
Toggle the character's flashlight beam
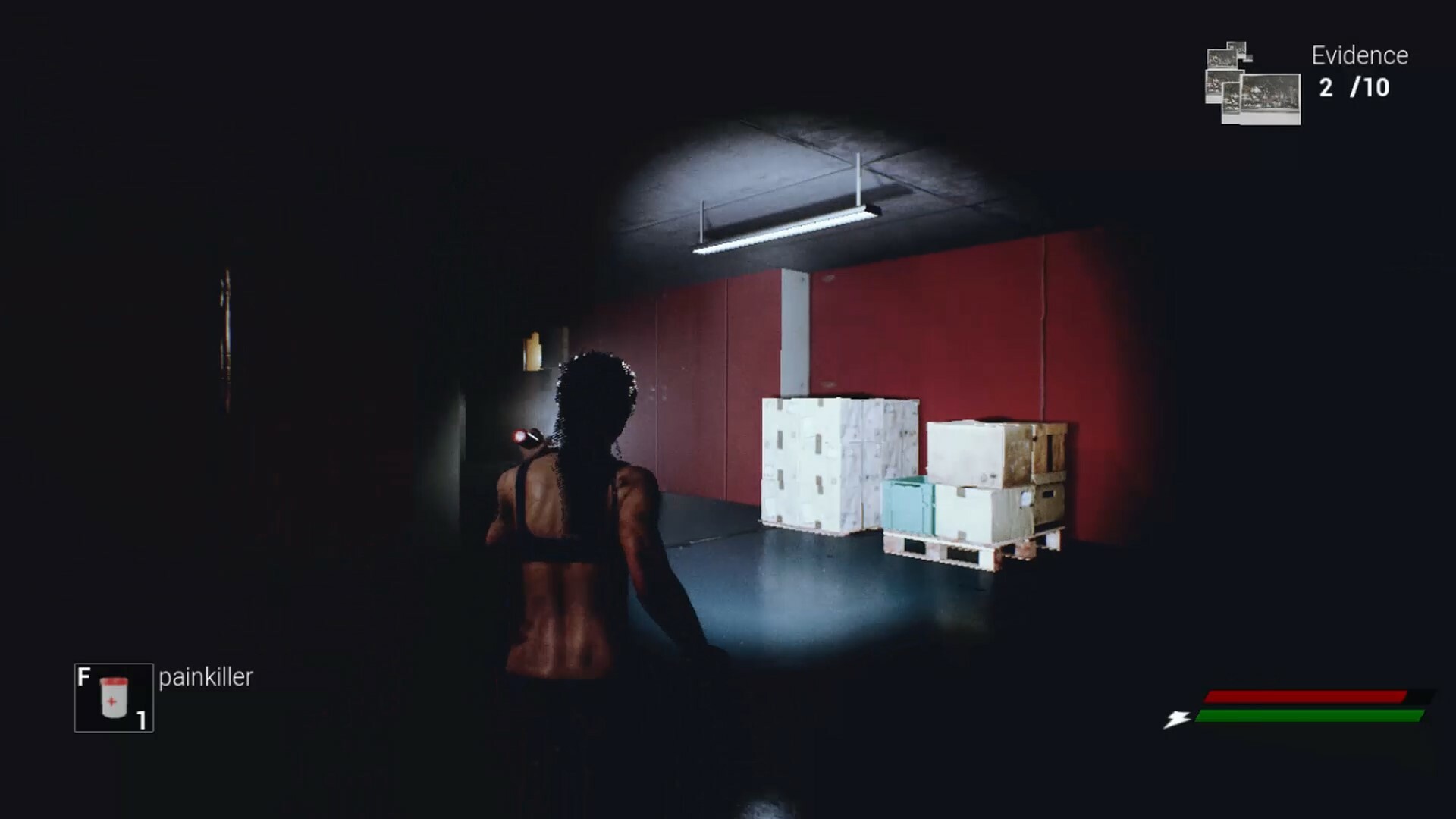[520, 436]
